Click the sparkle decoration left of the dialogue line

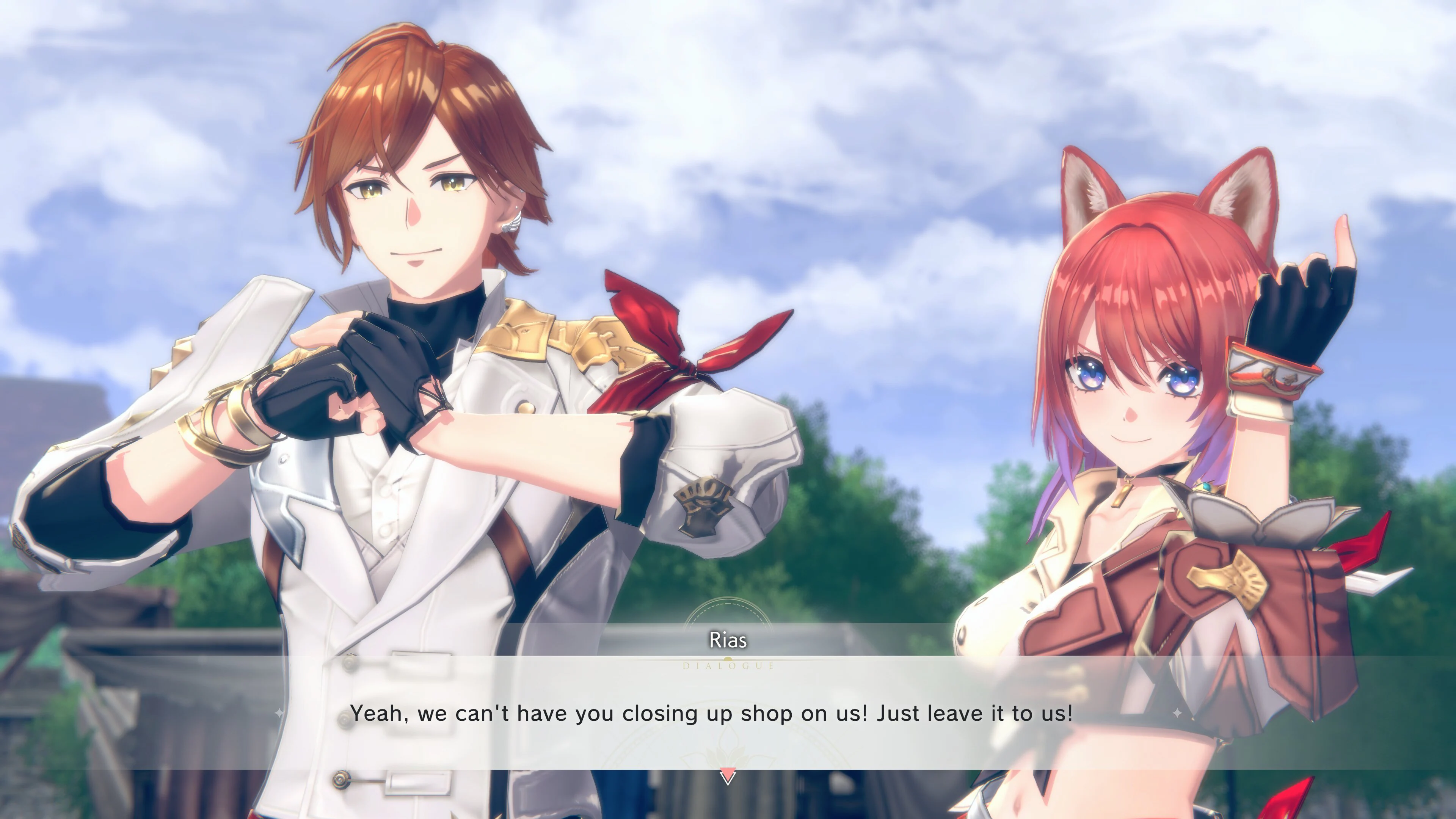279,713
